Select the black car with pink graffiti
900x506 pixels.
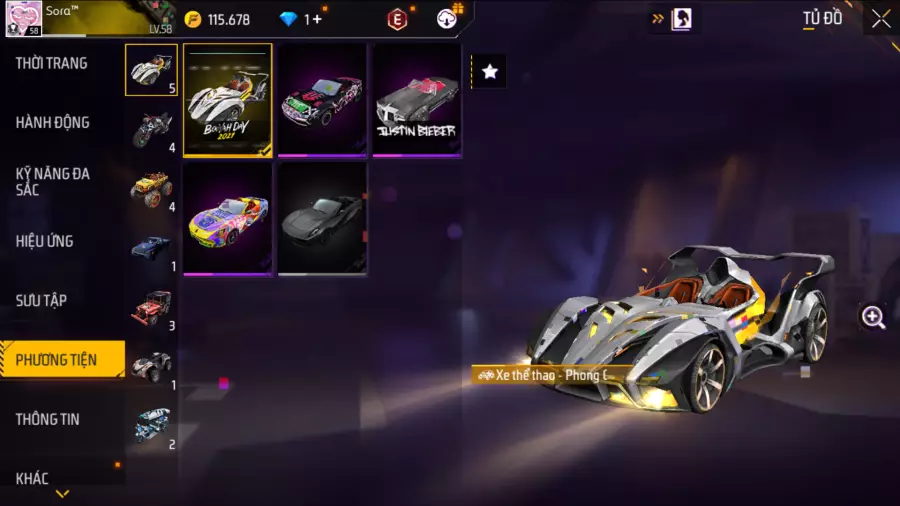click(x=322, y=100)
